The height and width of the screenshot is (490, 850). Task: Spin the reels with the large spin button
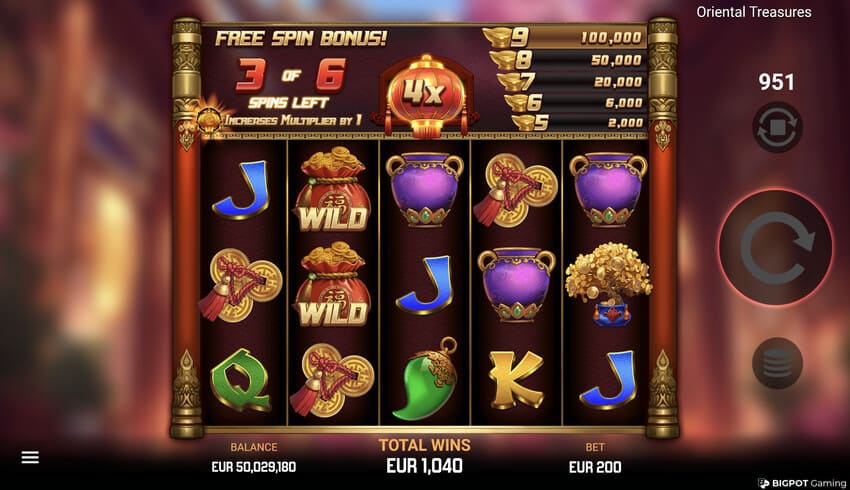[x=777, y=247]
